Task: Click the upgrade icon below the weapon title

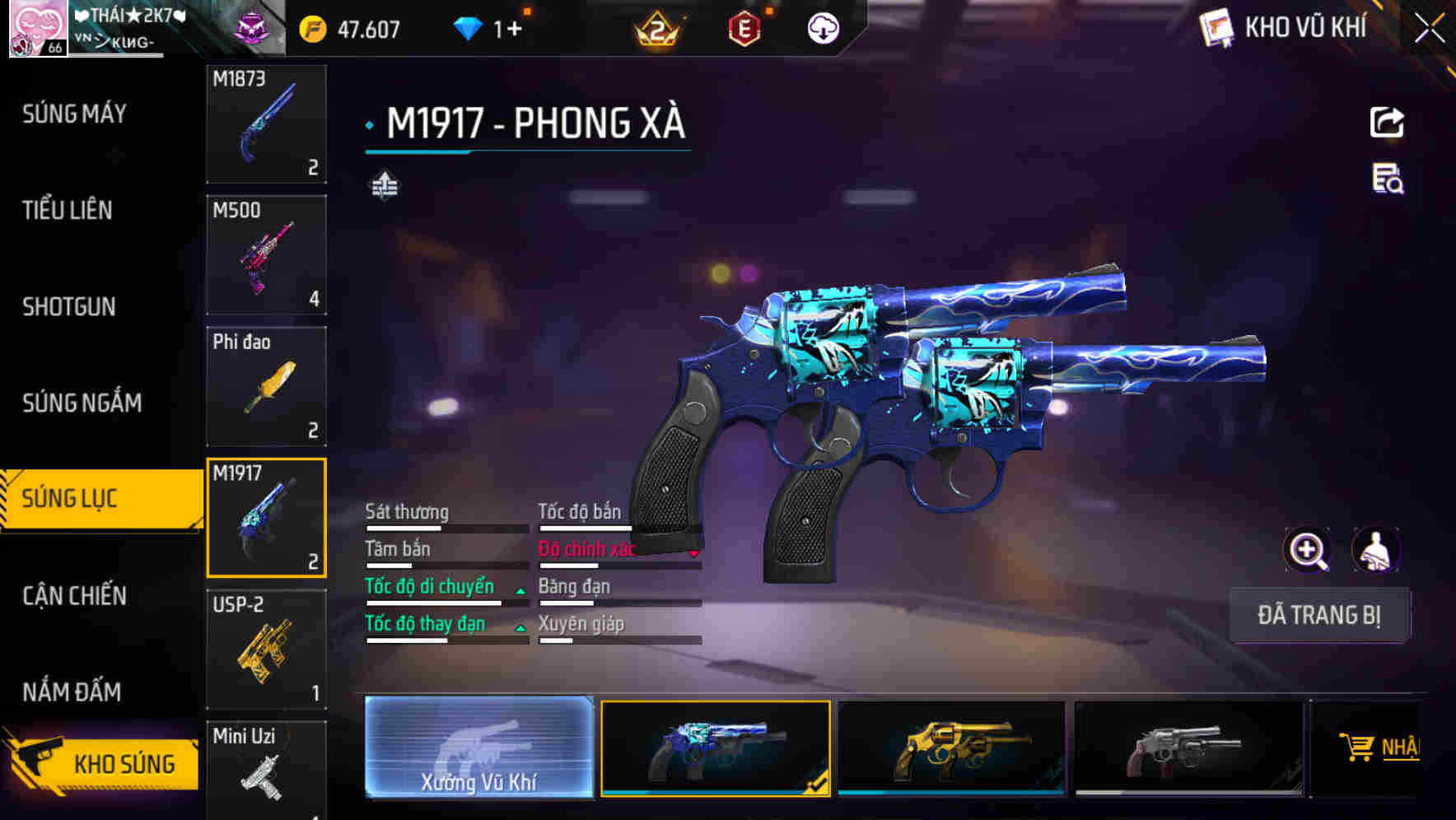Action: tap(385, 186)
